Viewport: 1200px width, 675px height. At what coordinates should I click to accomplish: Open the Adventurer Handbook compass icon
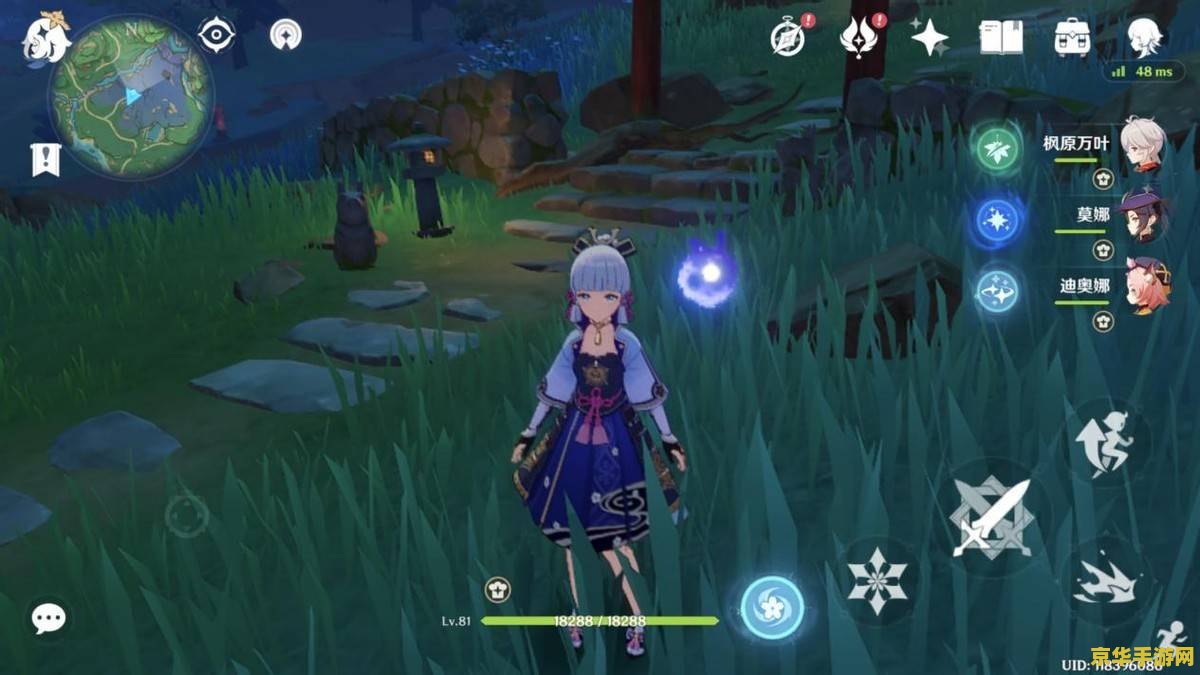coord(788,38)
